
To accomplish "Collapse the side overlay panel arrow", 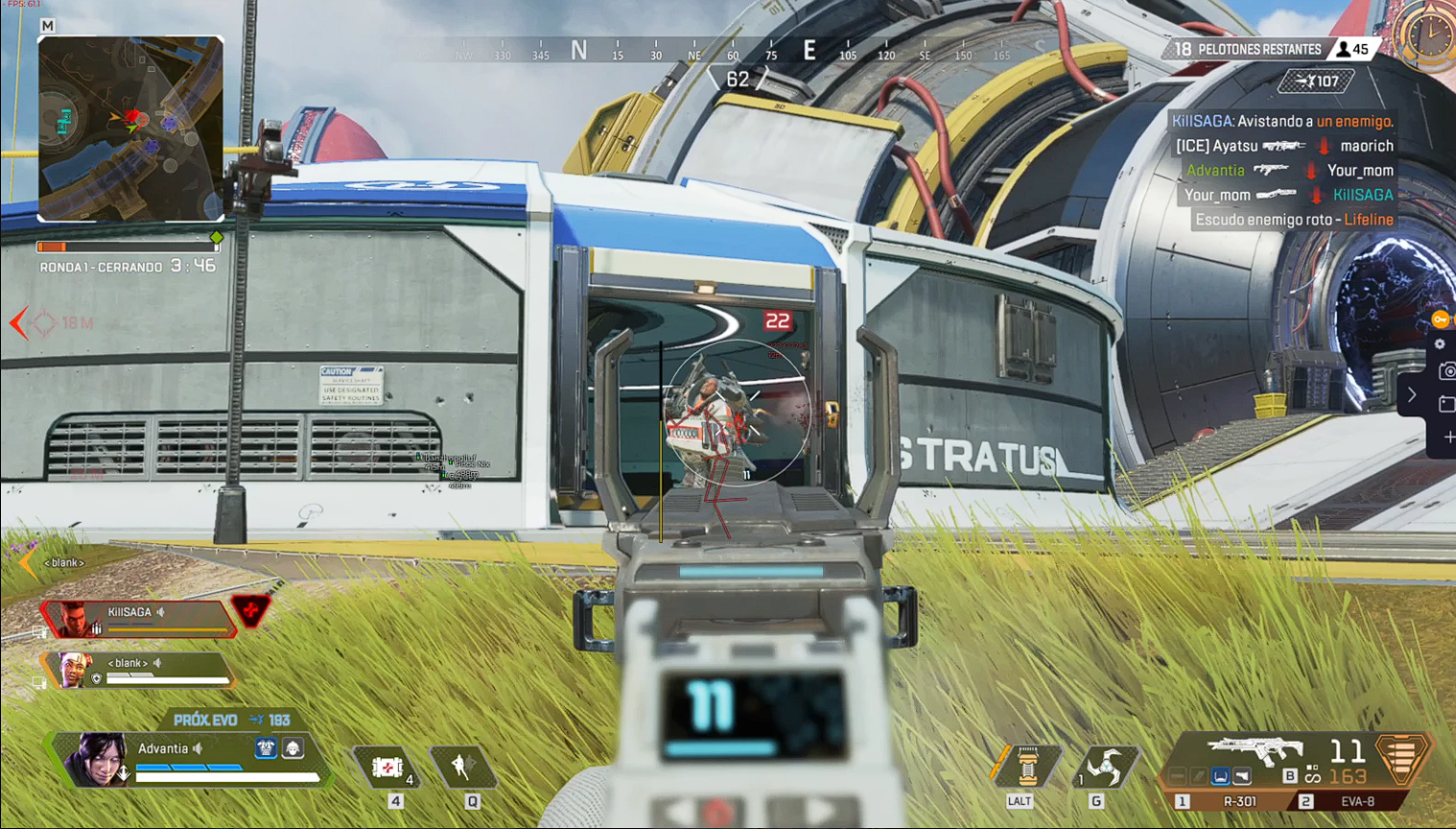I will point(1412,394).
